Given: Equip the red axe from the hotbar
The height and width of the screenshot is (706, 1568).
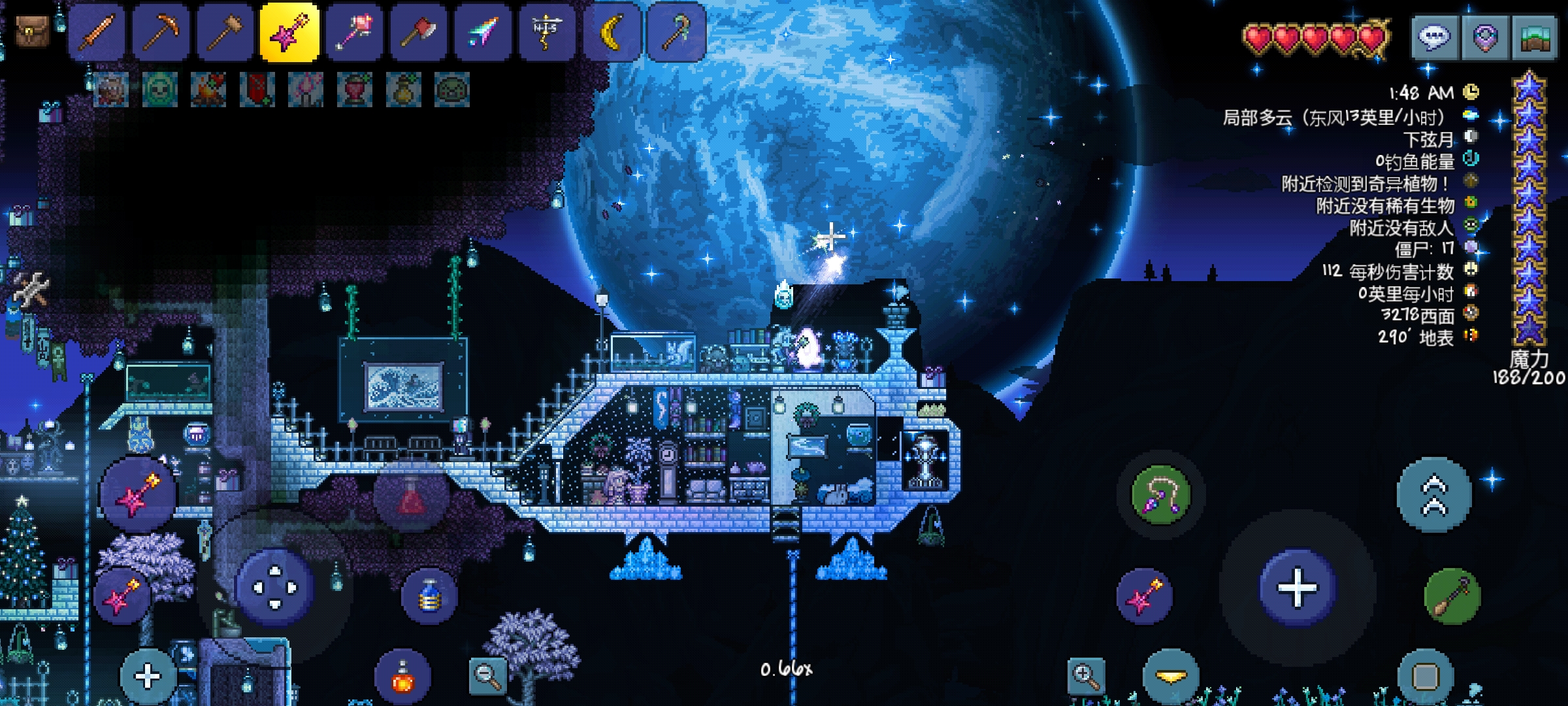Looking at the screenshot, I should tap(418, 31).
